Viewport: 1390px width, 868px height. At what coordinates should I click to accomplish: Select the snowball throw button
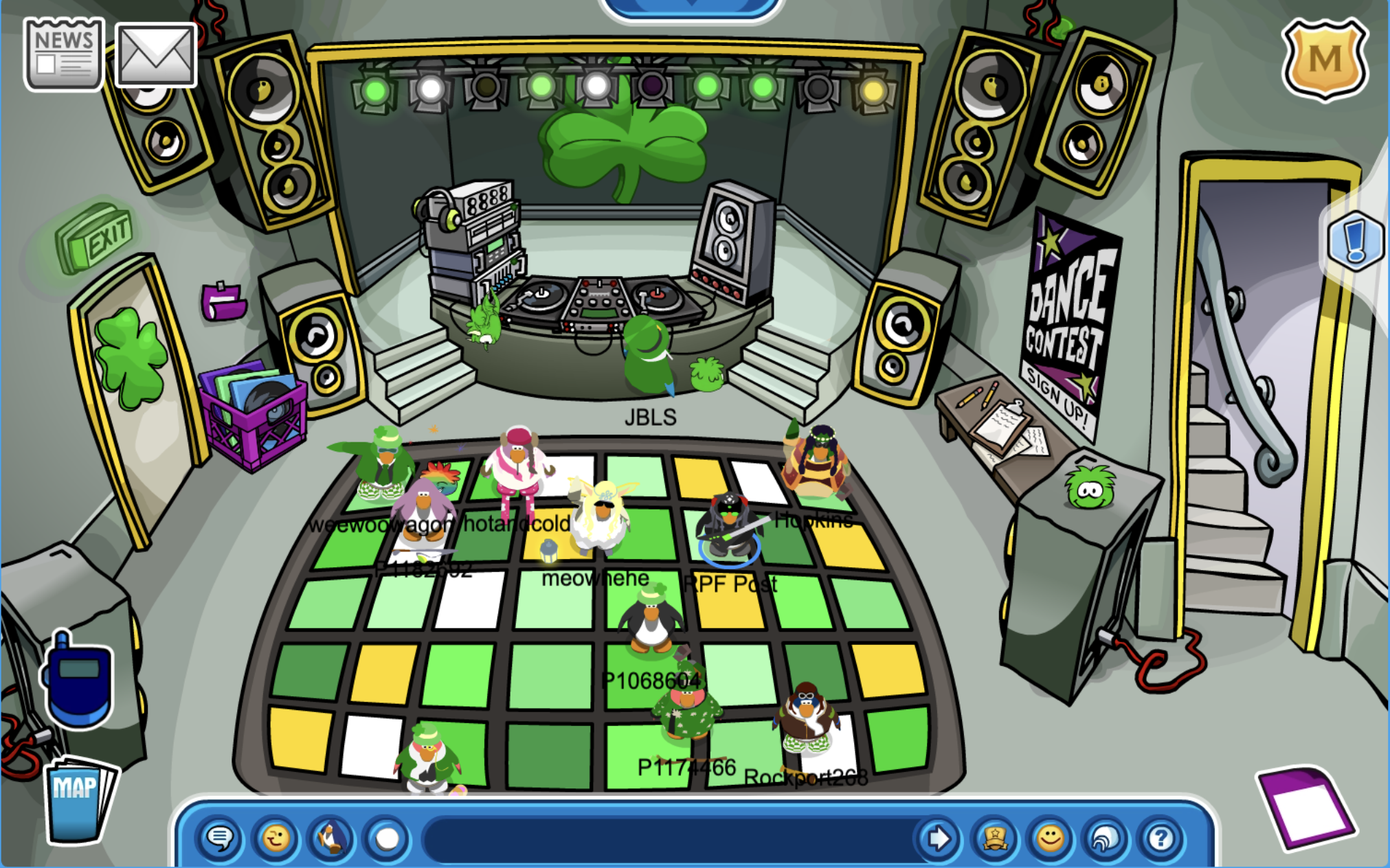pyautogui.click(x=387, y=838)
